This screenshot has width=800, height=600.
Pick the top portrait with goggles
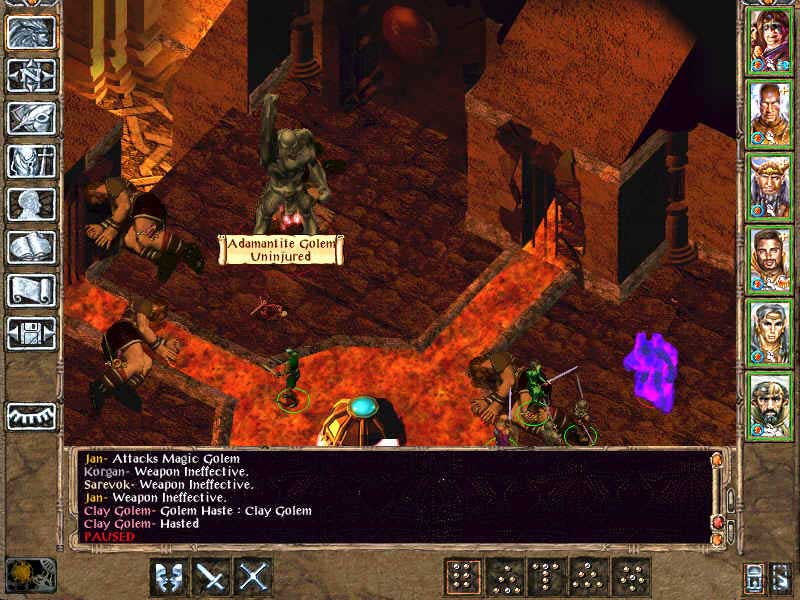tap(769, 40)
